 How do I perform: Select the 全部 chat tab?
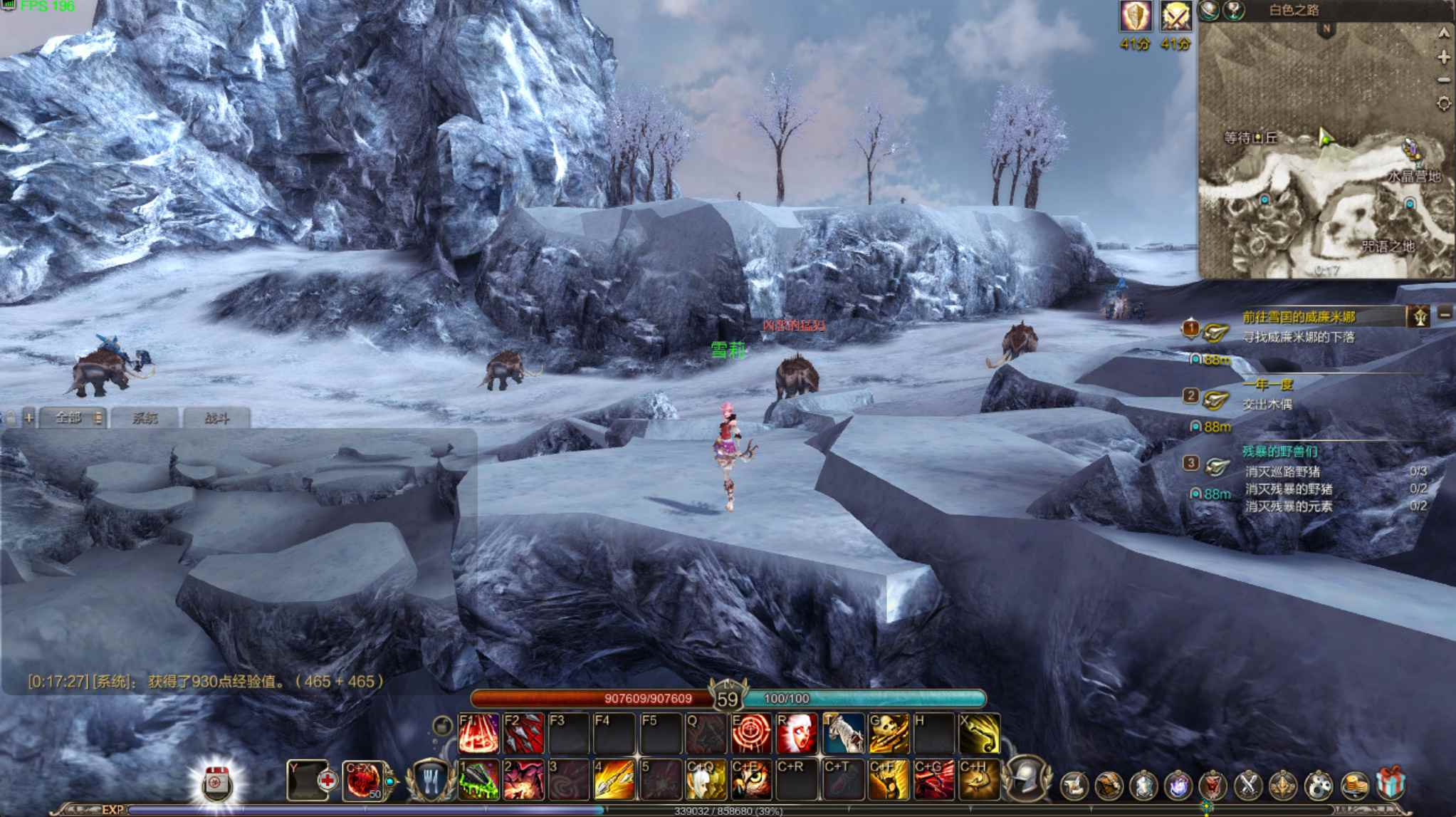[69, 418]
